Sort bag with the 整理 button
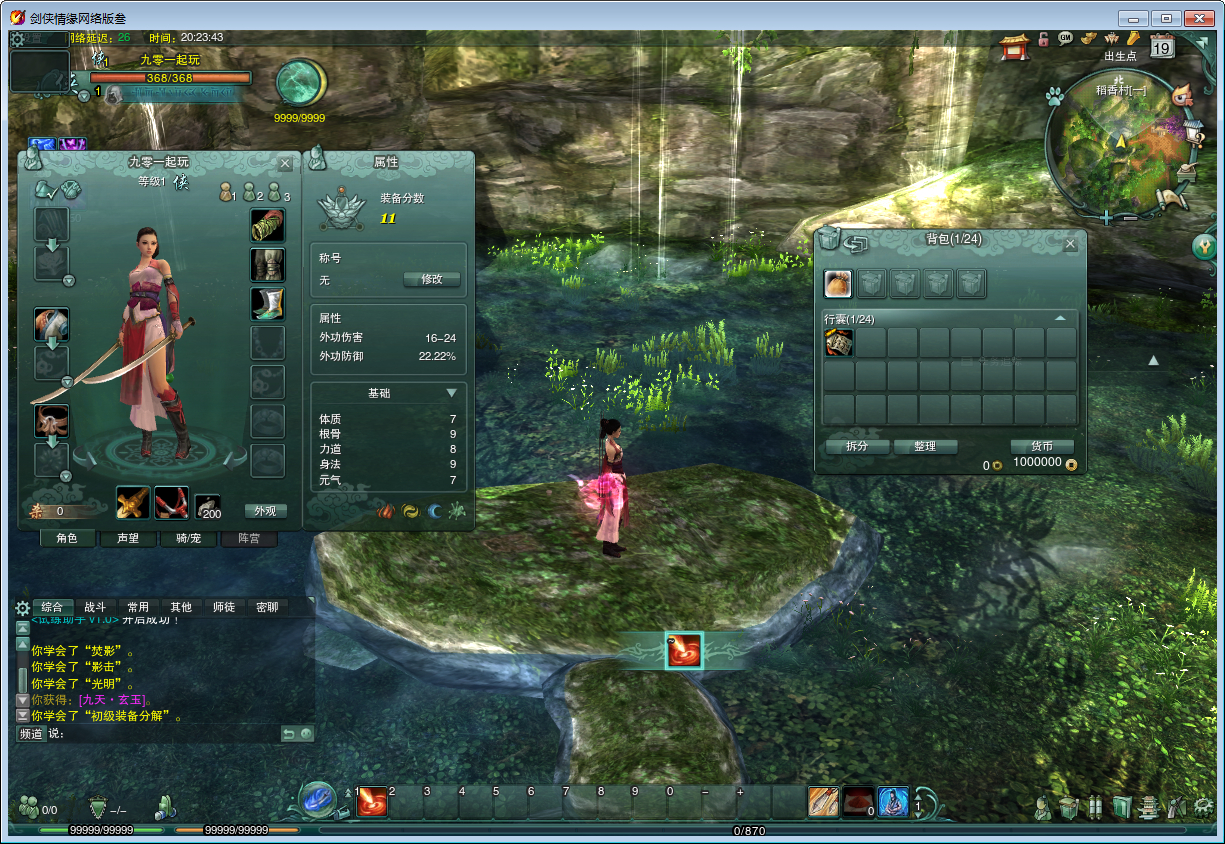 tap(925, 447)
